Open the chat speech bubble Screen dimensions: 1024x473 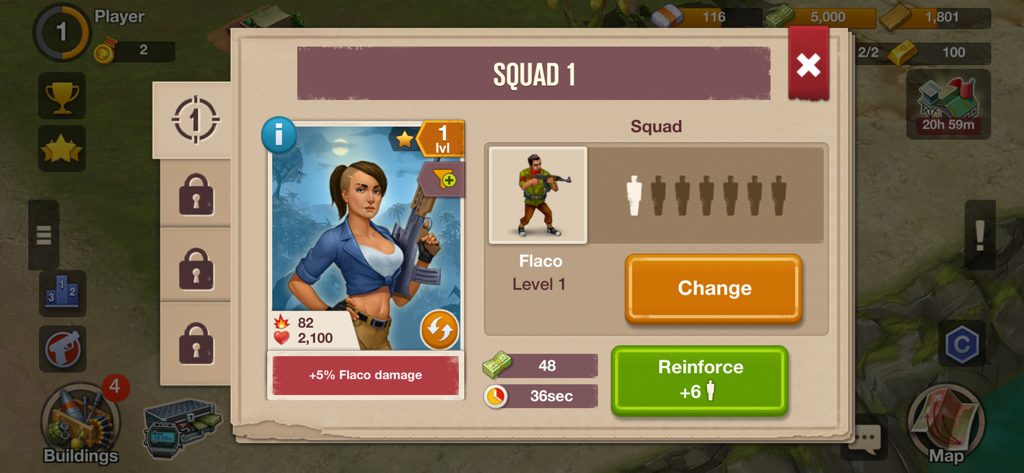click(x=865, y=437)
